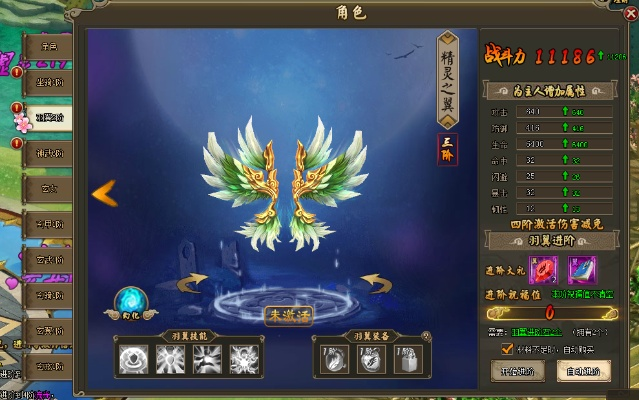
Task: Switch to the highlighted wing tab
Action: pos(48,118)
